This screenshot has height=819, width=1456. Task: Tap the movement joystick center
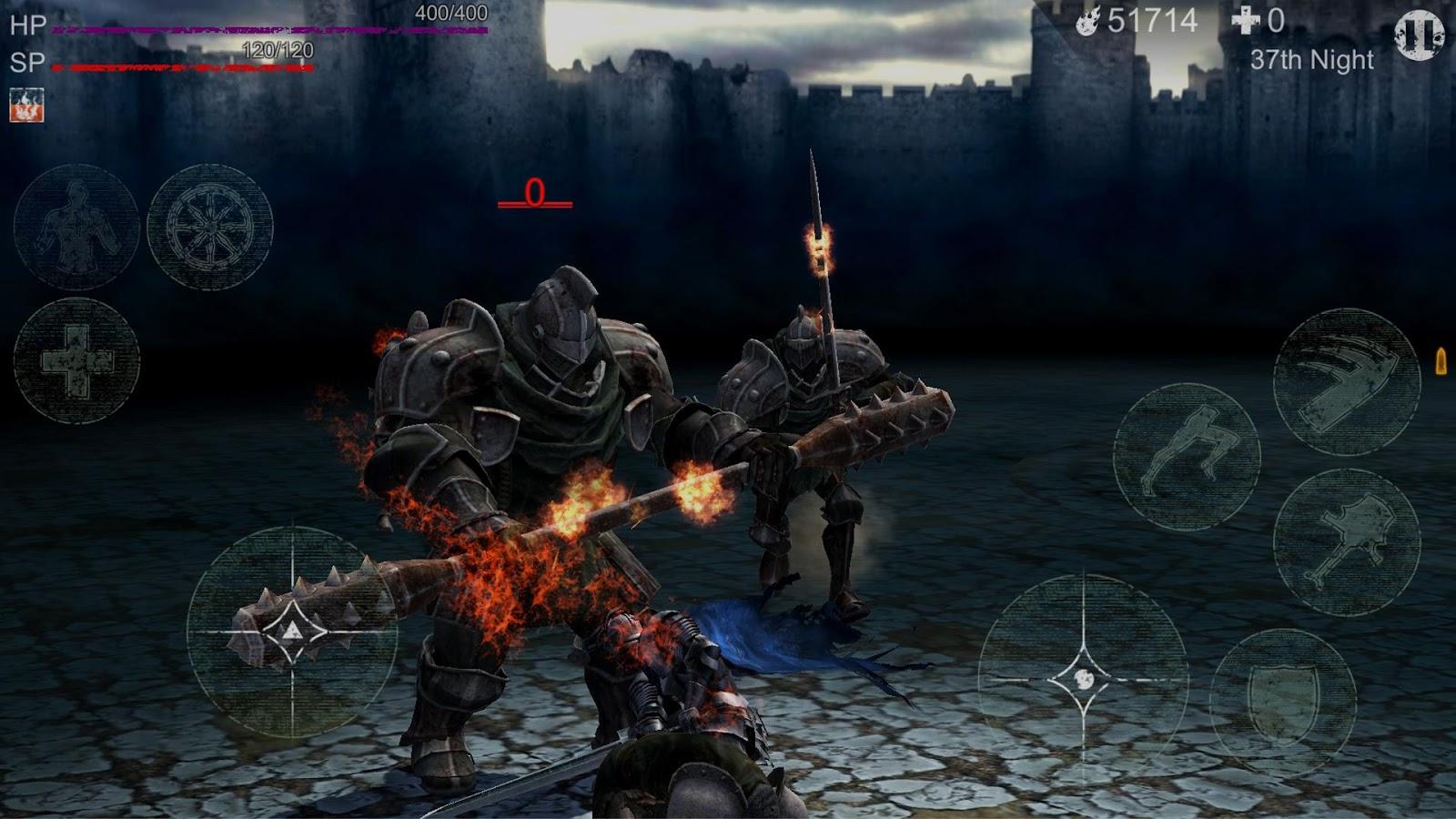291,632
